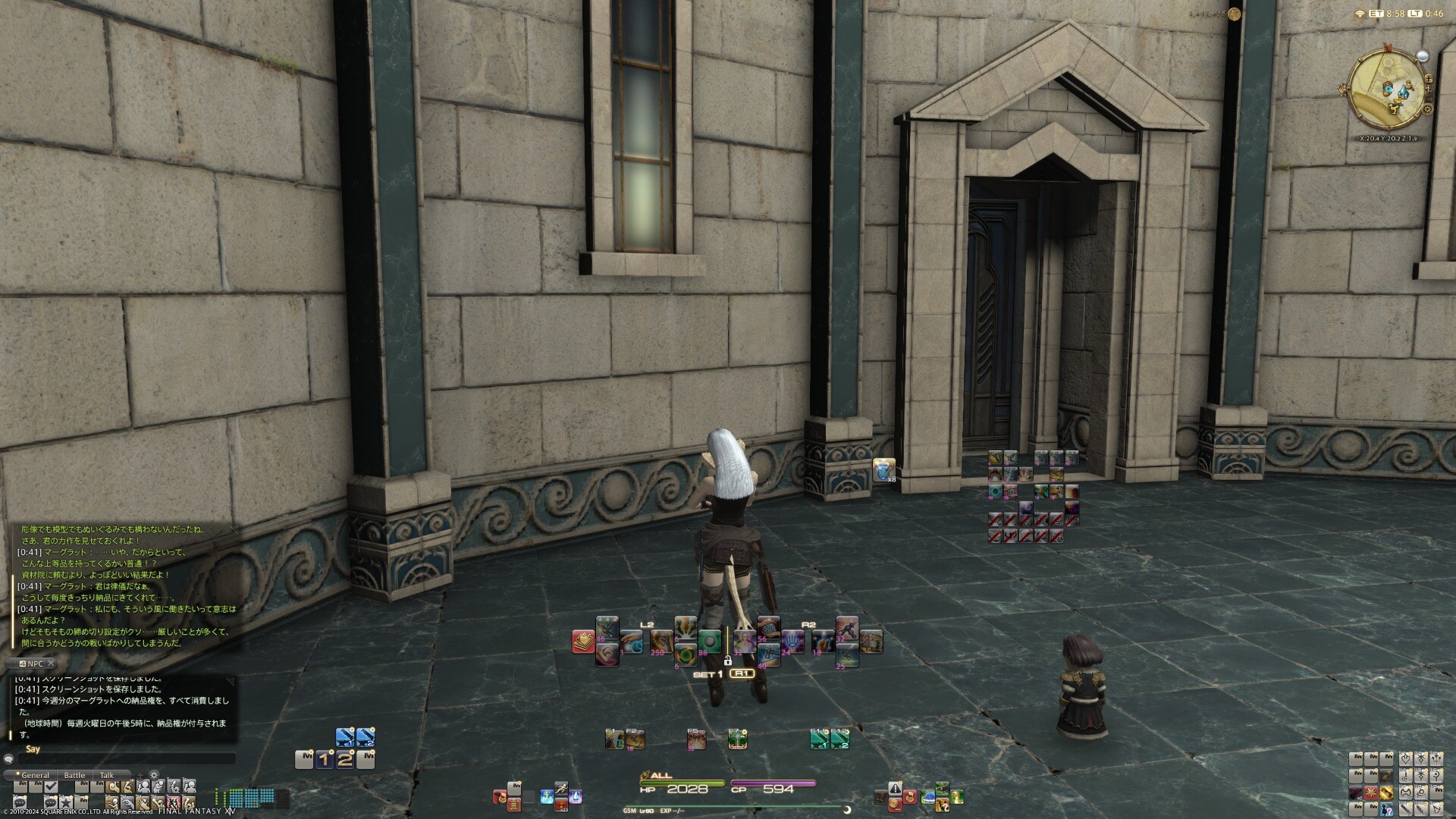Viewport: 1456px width, 819px height.
Task: Close the NPC chat log tab
Action: [51, 664]
